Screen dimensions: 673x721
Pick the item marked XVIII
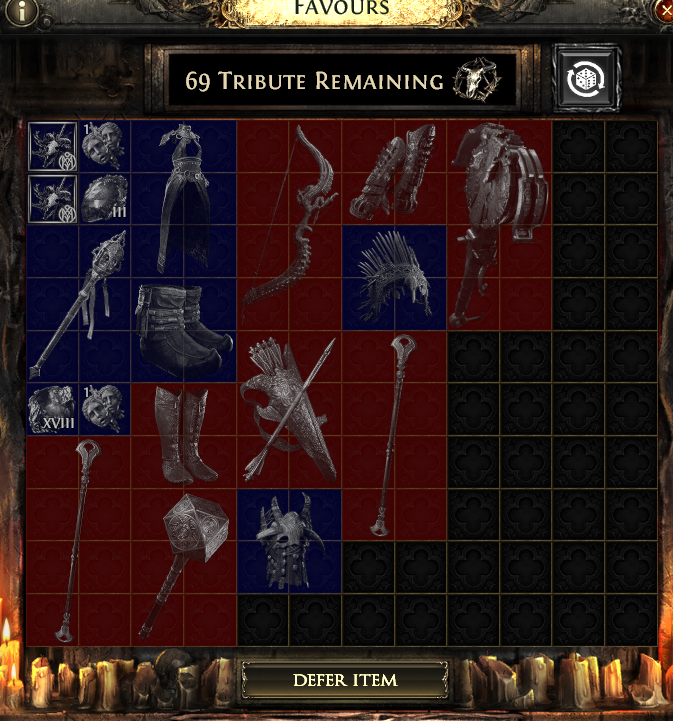(51, 408)
